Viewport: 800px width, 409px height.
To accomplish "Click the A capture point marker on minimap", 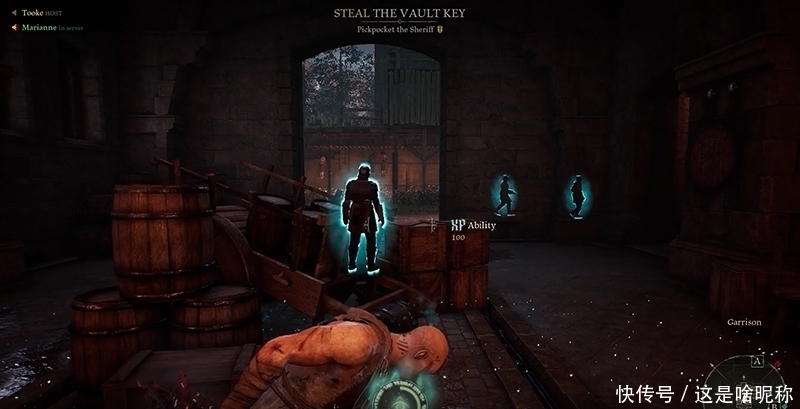I will (x=757, y=361).
